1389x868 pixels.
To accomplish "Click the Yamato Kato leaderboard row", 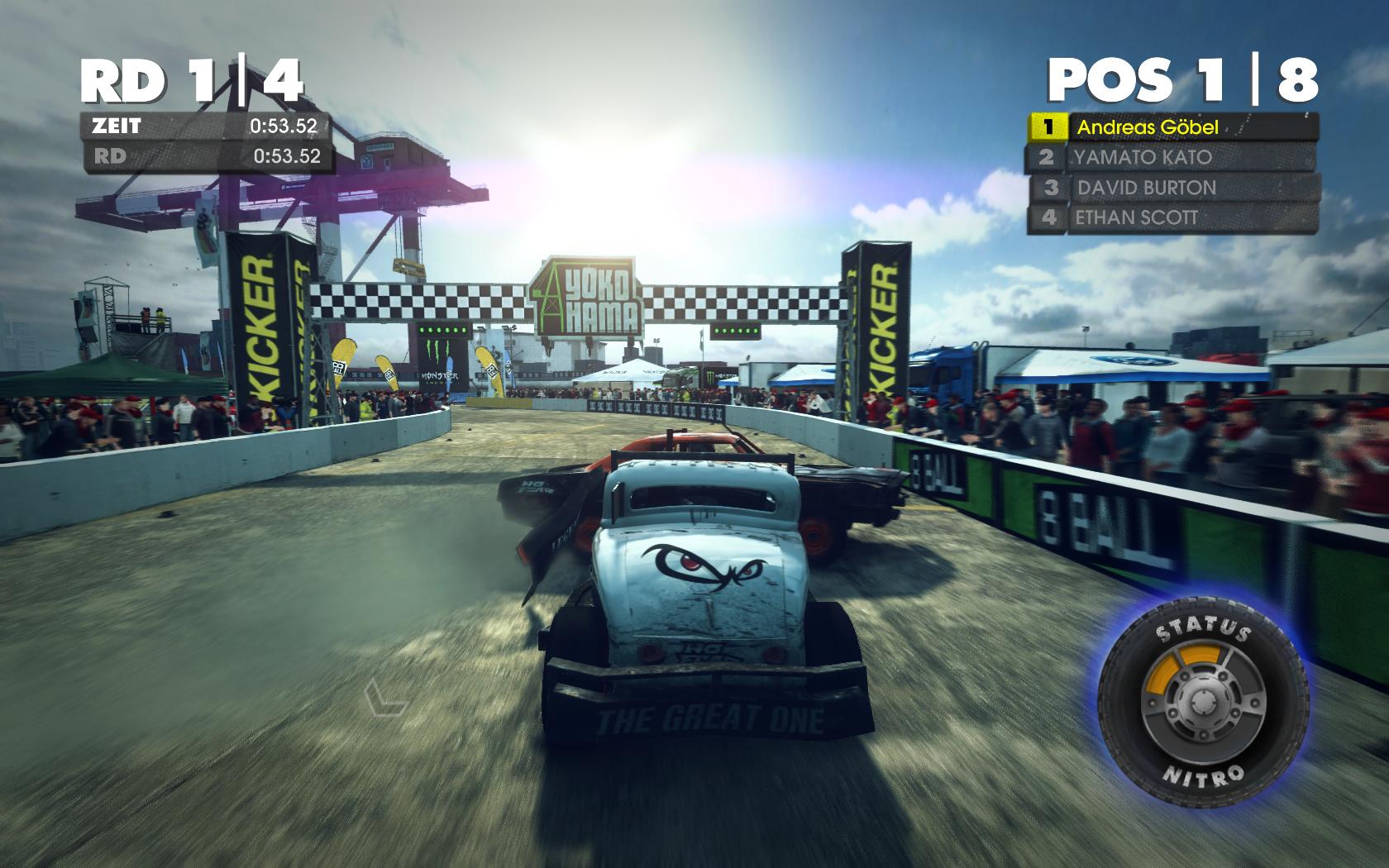I will [1172, 157].
